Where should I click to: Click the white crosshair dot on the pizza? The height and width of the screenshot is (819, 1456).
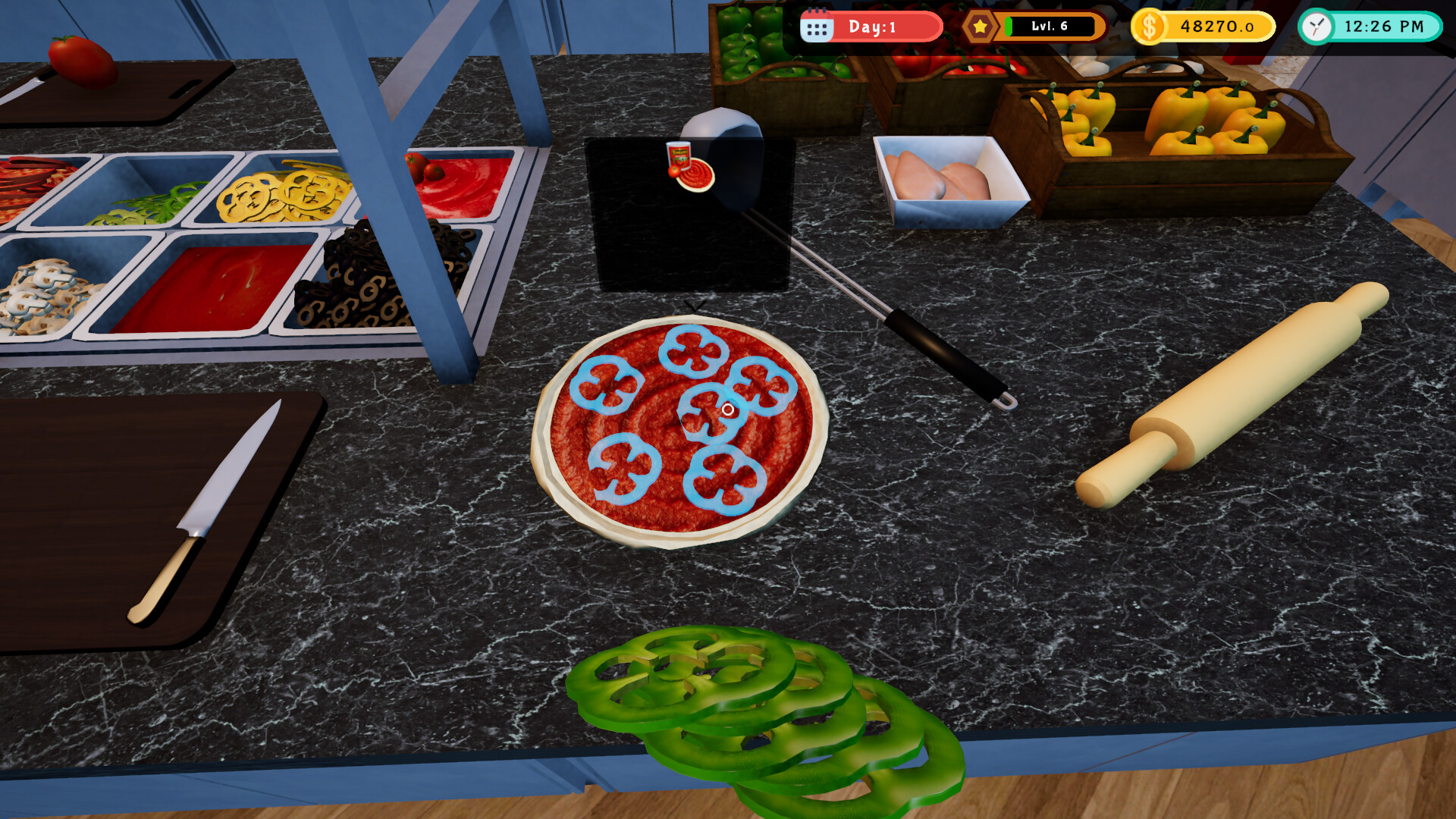pos(730,409)
